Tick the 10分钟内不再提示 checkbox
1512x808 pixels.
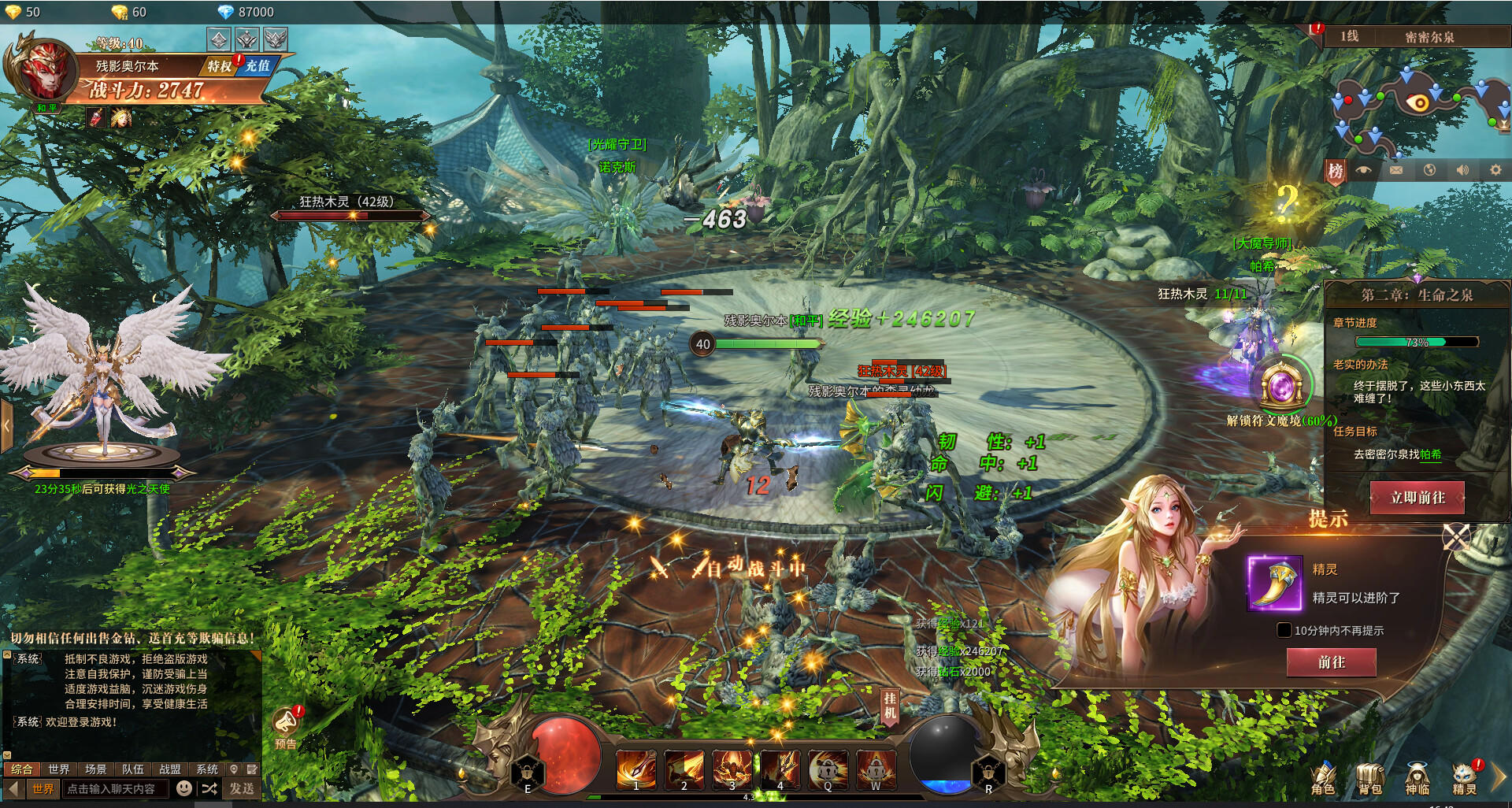point(1284,630)
